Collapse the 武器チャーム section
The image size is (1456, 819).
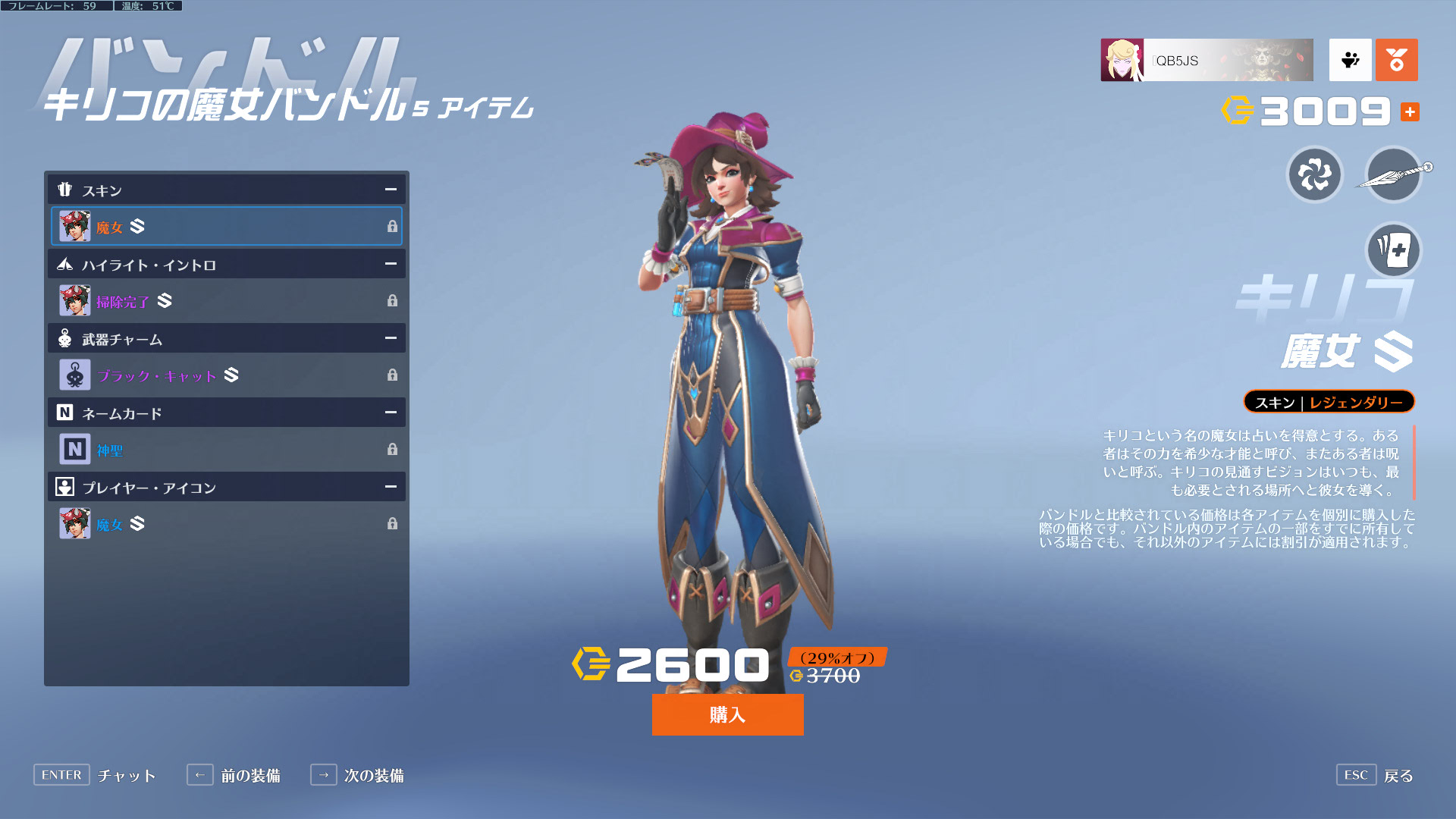pos(391,338)
